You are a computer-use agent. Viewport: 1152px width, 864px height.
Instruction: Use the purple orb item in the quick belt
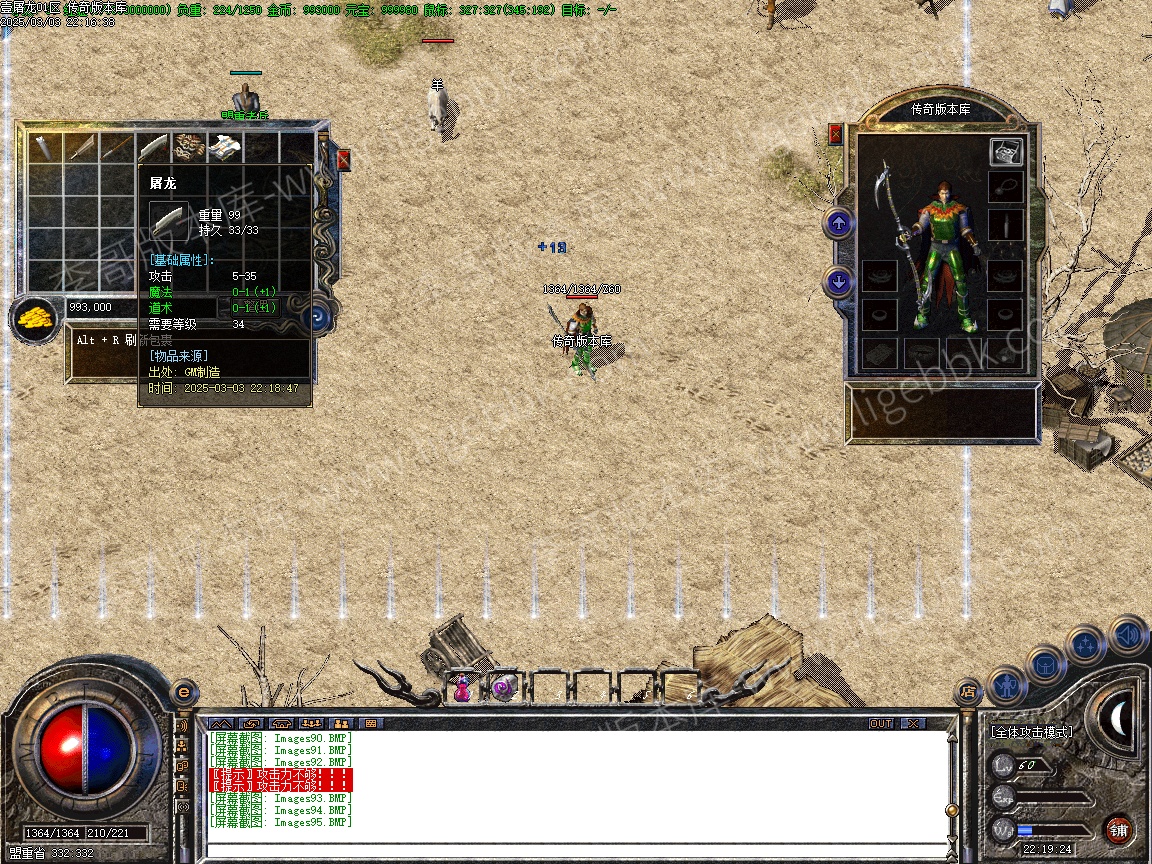point(504,688)
